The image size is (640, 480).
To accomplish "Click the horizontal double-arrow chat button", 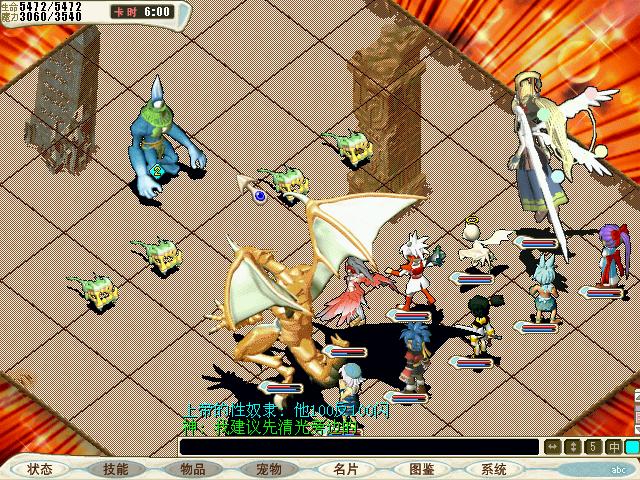I will pos(553,447).
